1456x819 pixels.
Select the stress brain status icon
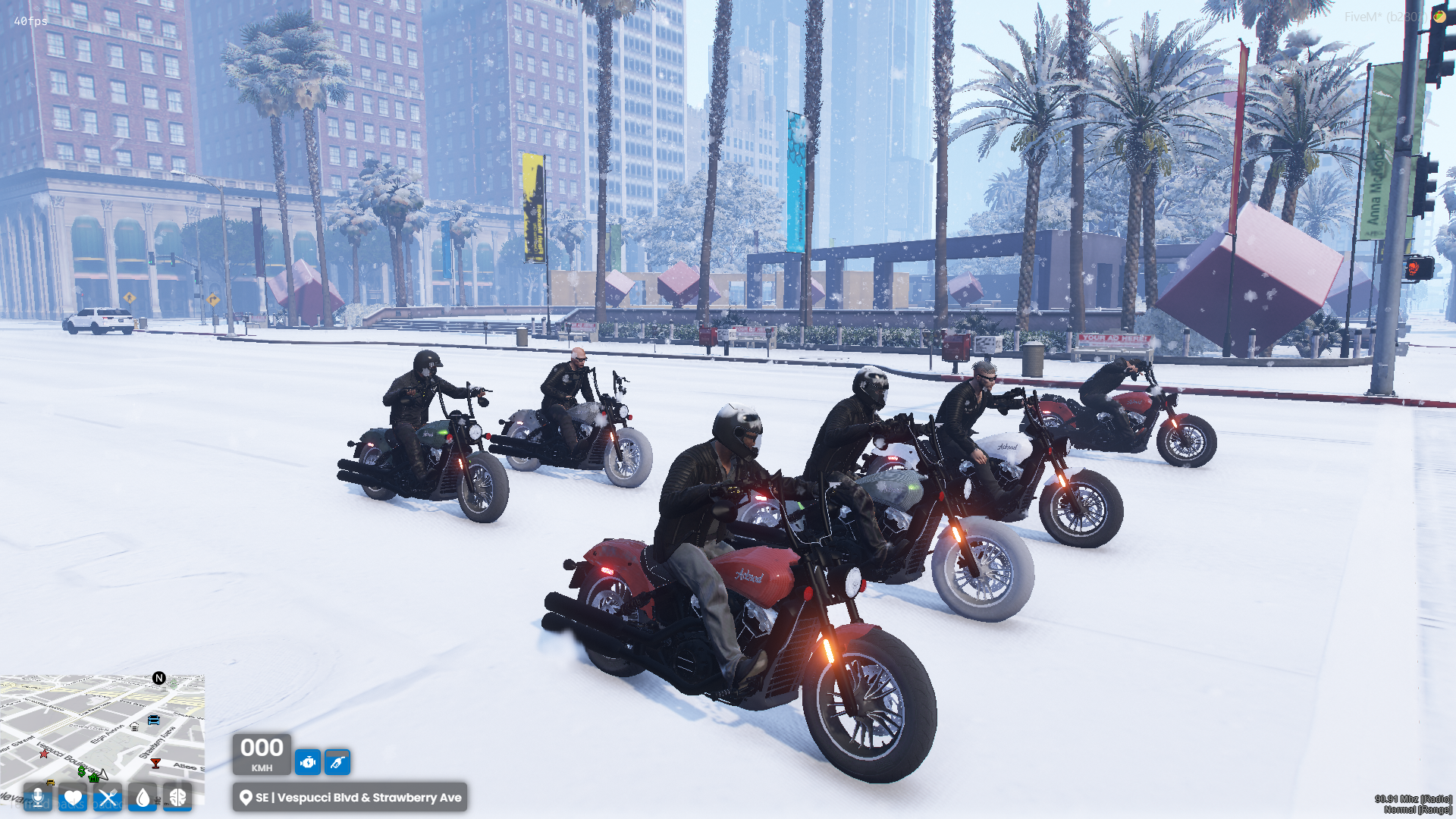177,798
